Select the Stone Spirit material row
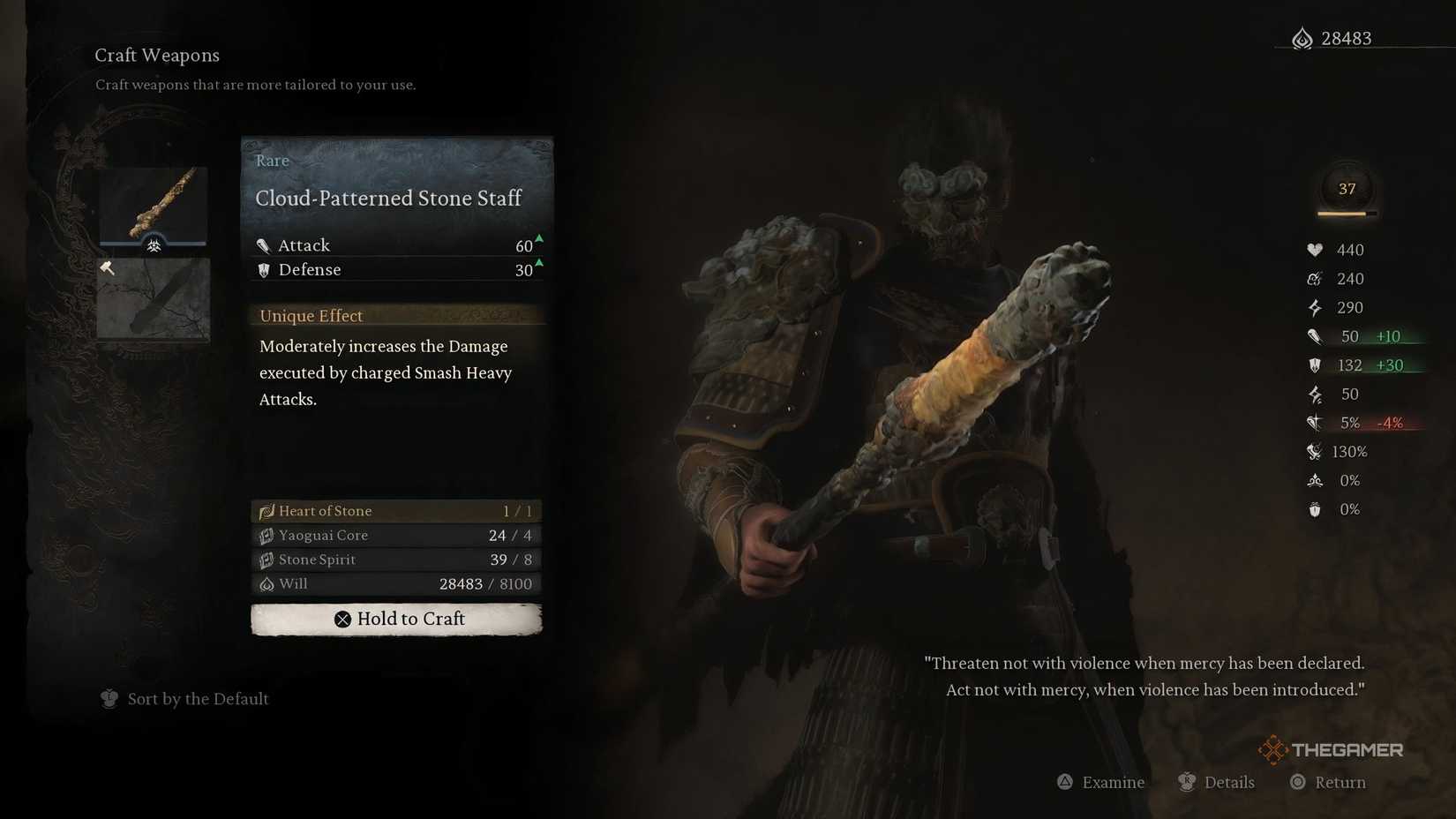Screen dimensions: 1456x819 point(396,560)
